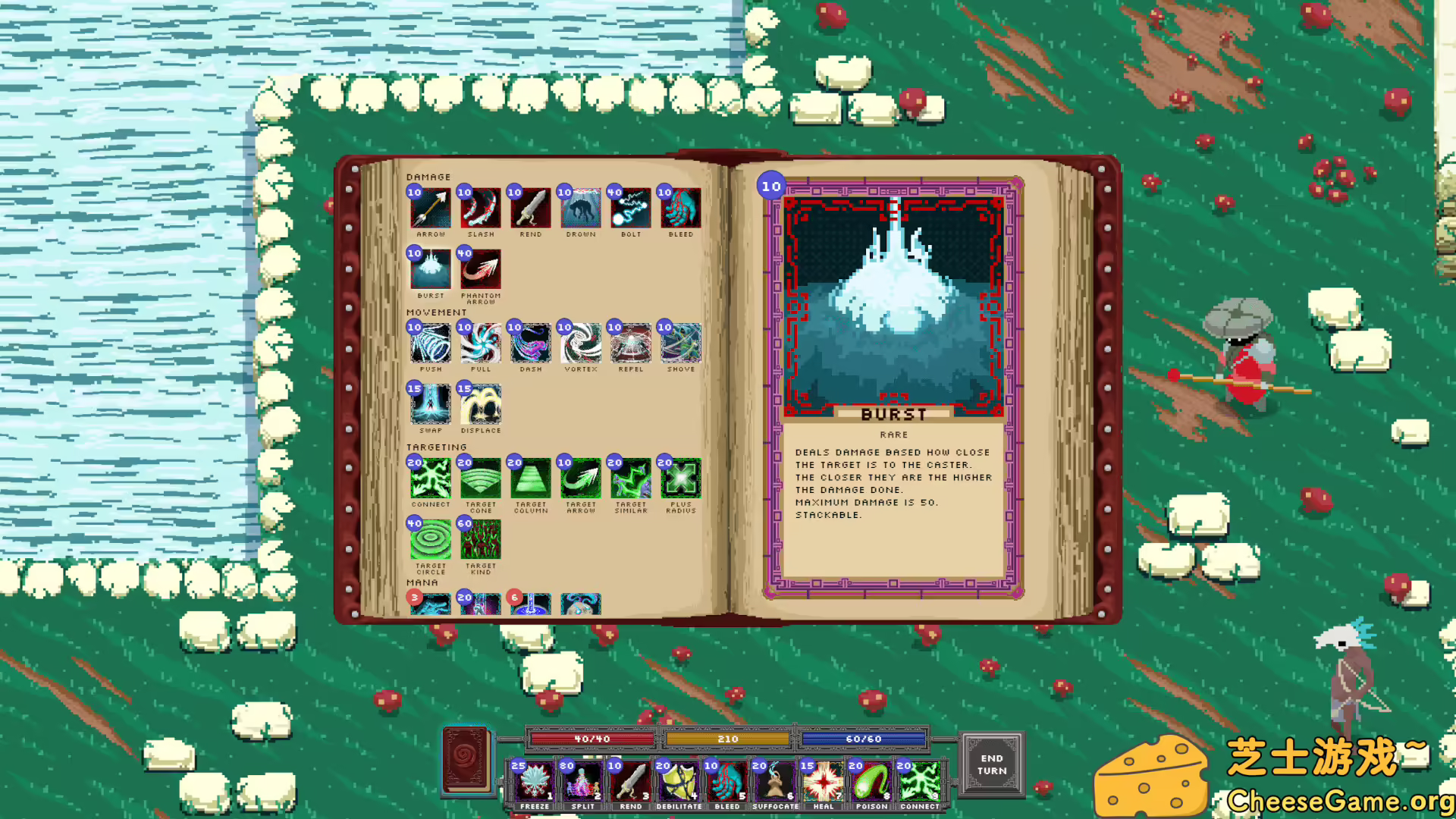Open the Phantom Arrow spell
1456x819 pixels.
[x=480, y=269]
